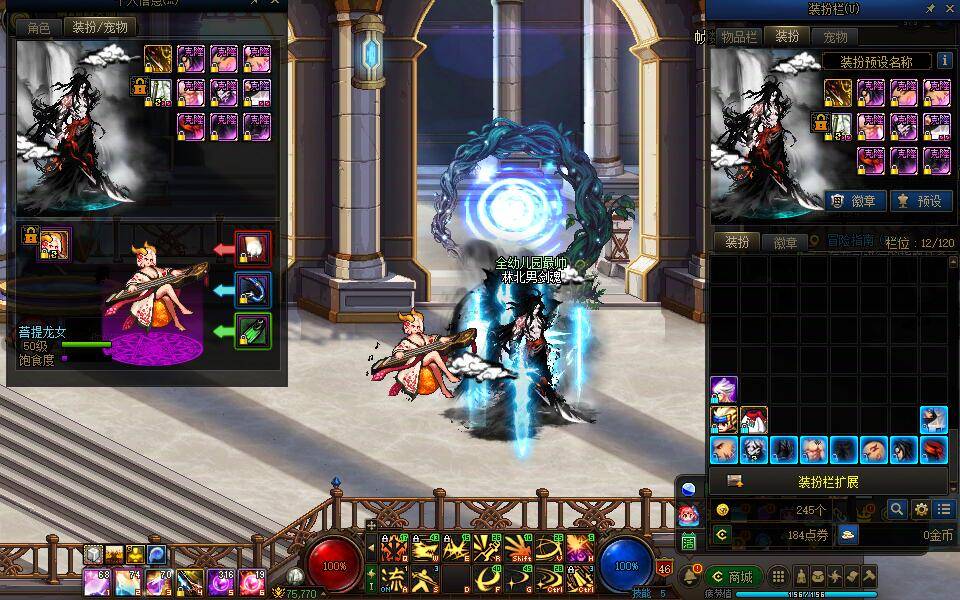Switch to the 角色 character tab
The height and width of the screenshot is (600, 960).
pos(39,28)
